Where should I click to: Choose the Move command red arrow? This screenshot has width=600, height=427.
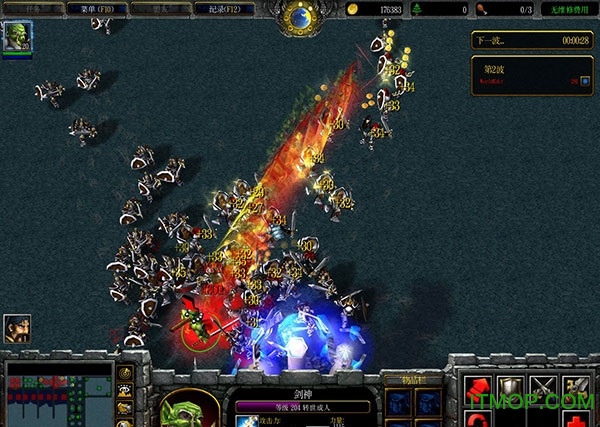[x=478, y=387]
